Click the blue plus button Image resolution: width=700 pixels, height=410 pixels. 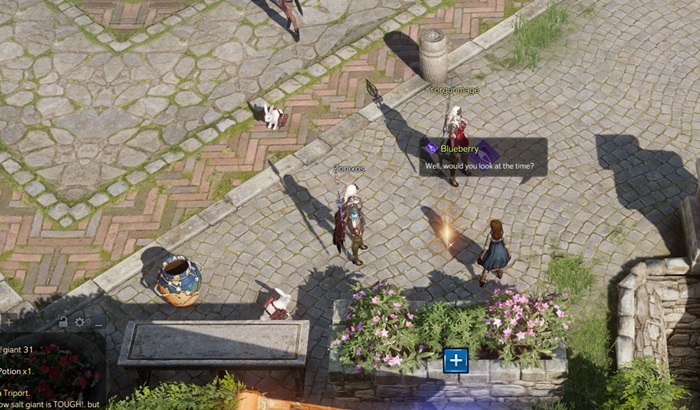(x=455, y=360)
